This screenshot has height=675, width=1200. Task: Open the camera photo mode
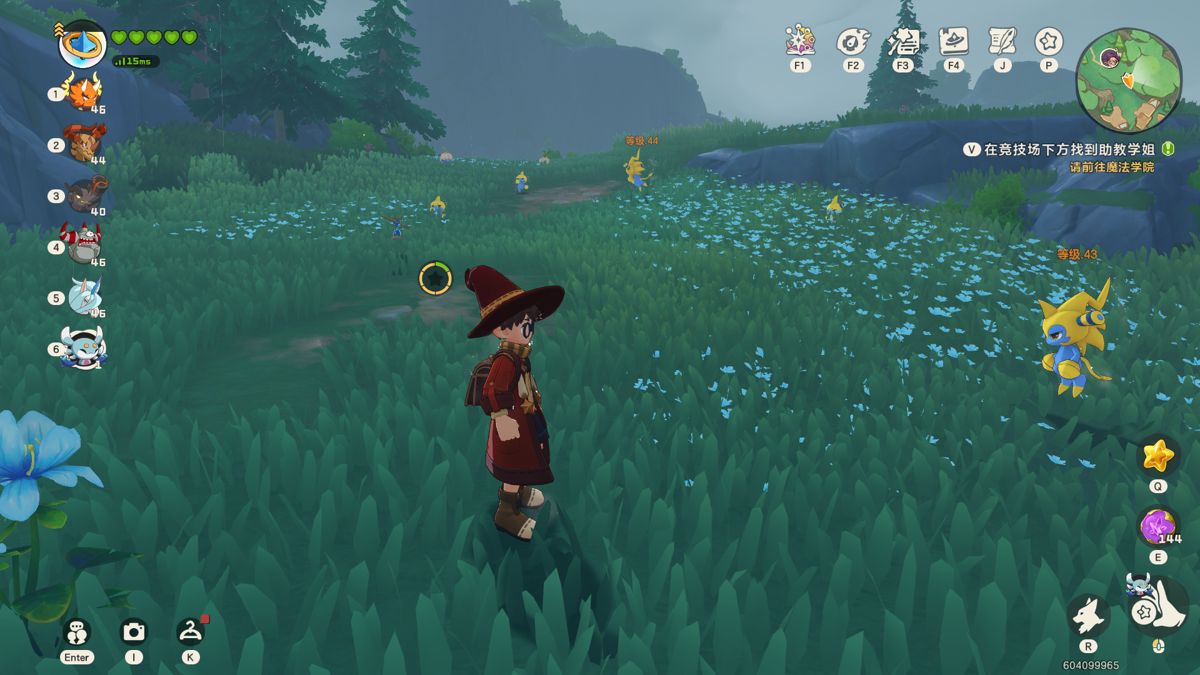coord(133,632)
